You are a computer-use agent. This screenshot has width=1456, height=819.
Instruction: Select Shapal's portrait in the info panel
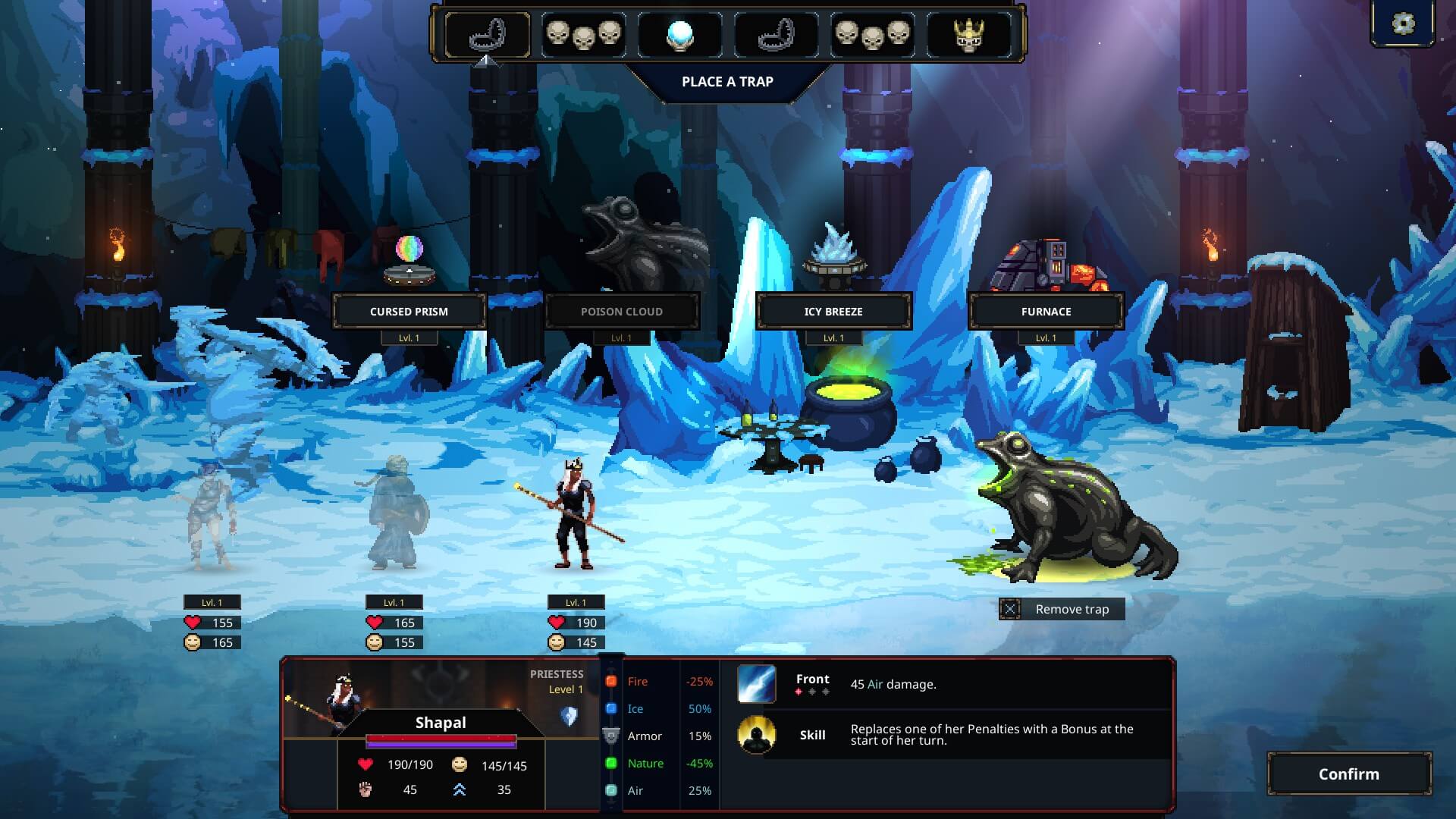click(334, 703)
